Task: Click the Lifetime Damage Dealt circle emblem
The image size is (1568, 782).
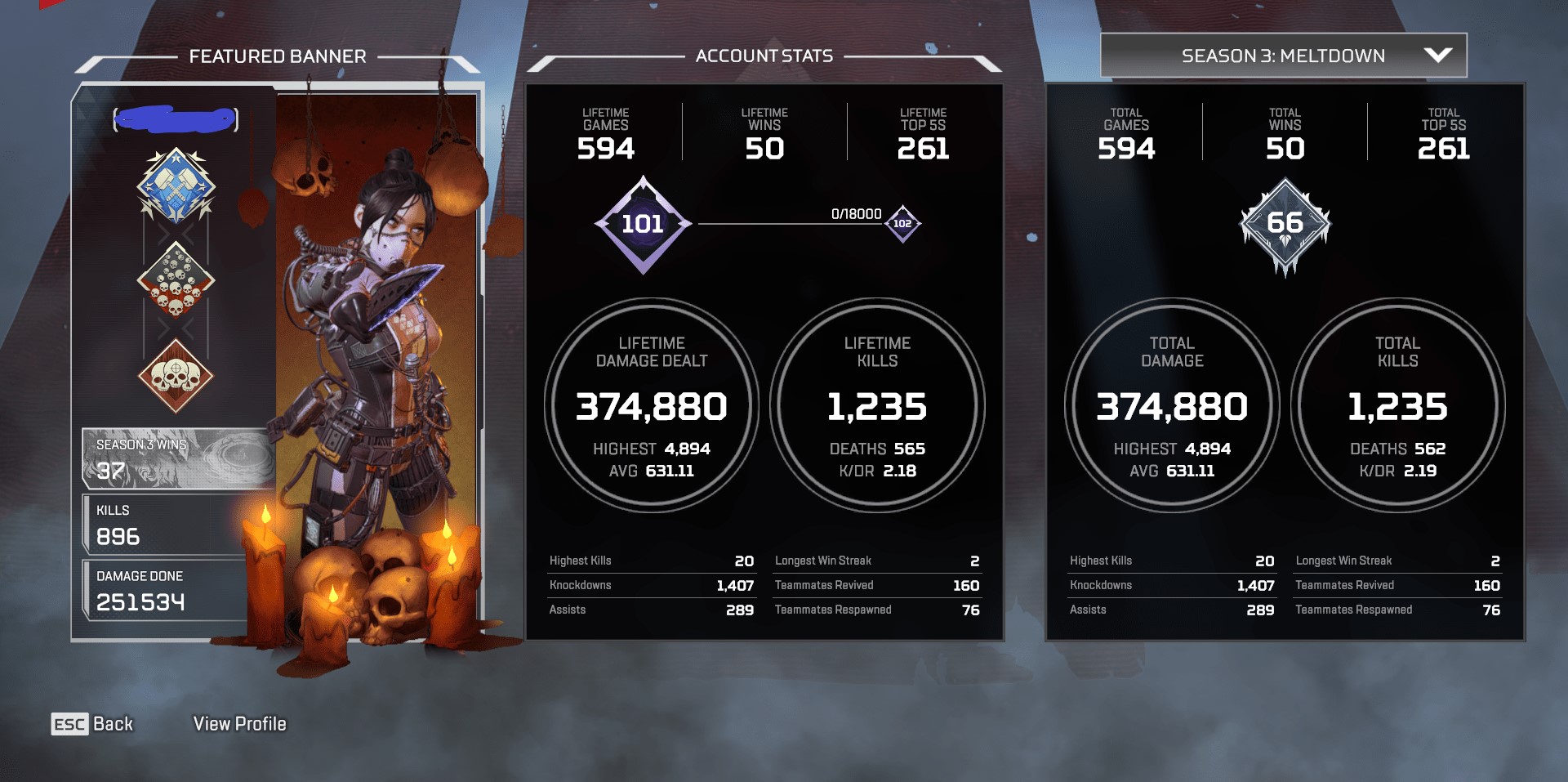Action: click(652, 406)
